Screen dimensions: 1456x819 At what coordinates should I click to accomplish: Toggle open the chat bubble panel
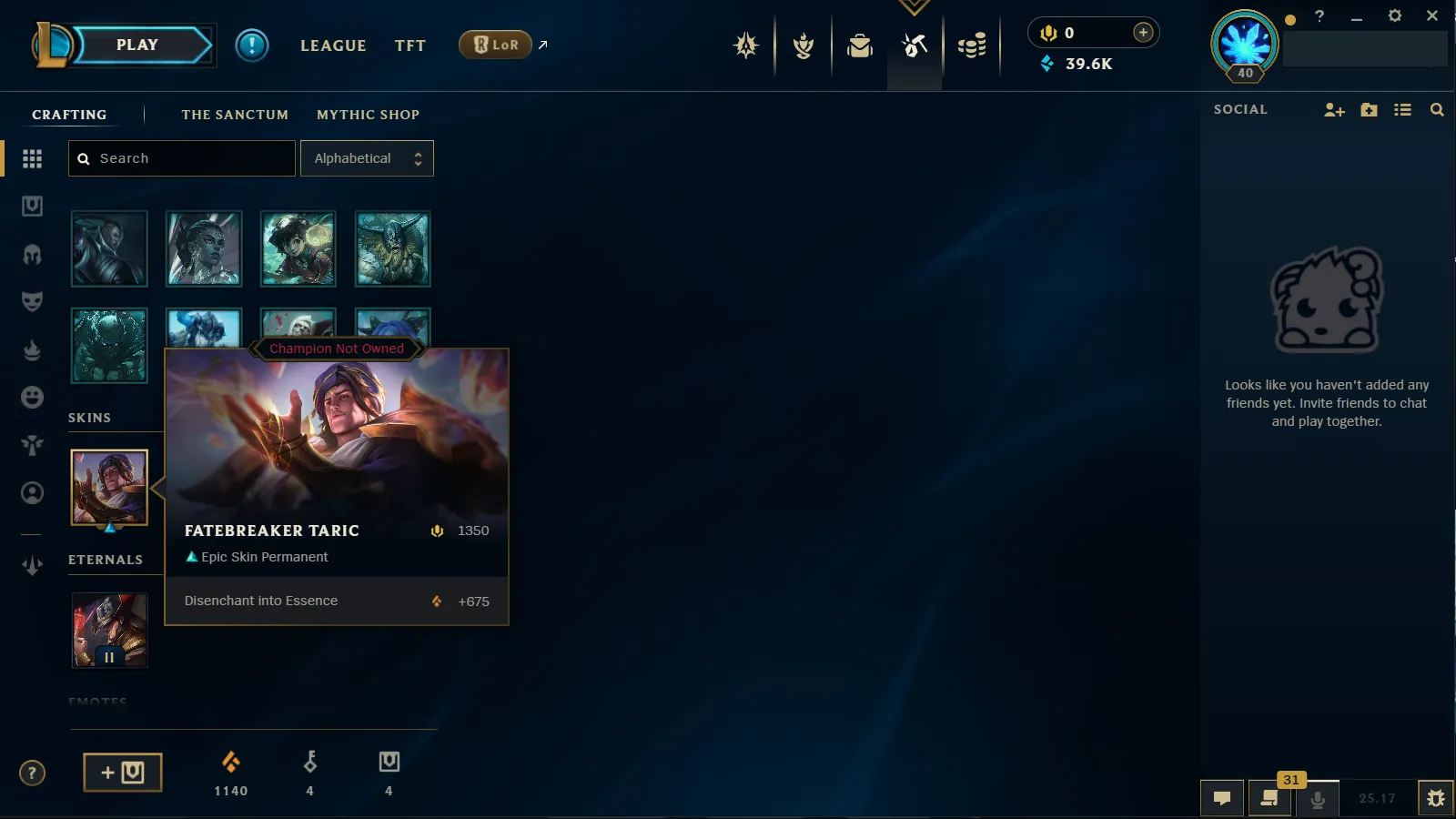(x=1222, y=798)
